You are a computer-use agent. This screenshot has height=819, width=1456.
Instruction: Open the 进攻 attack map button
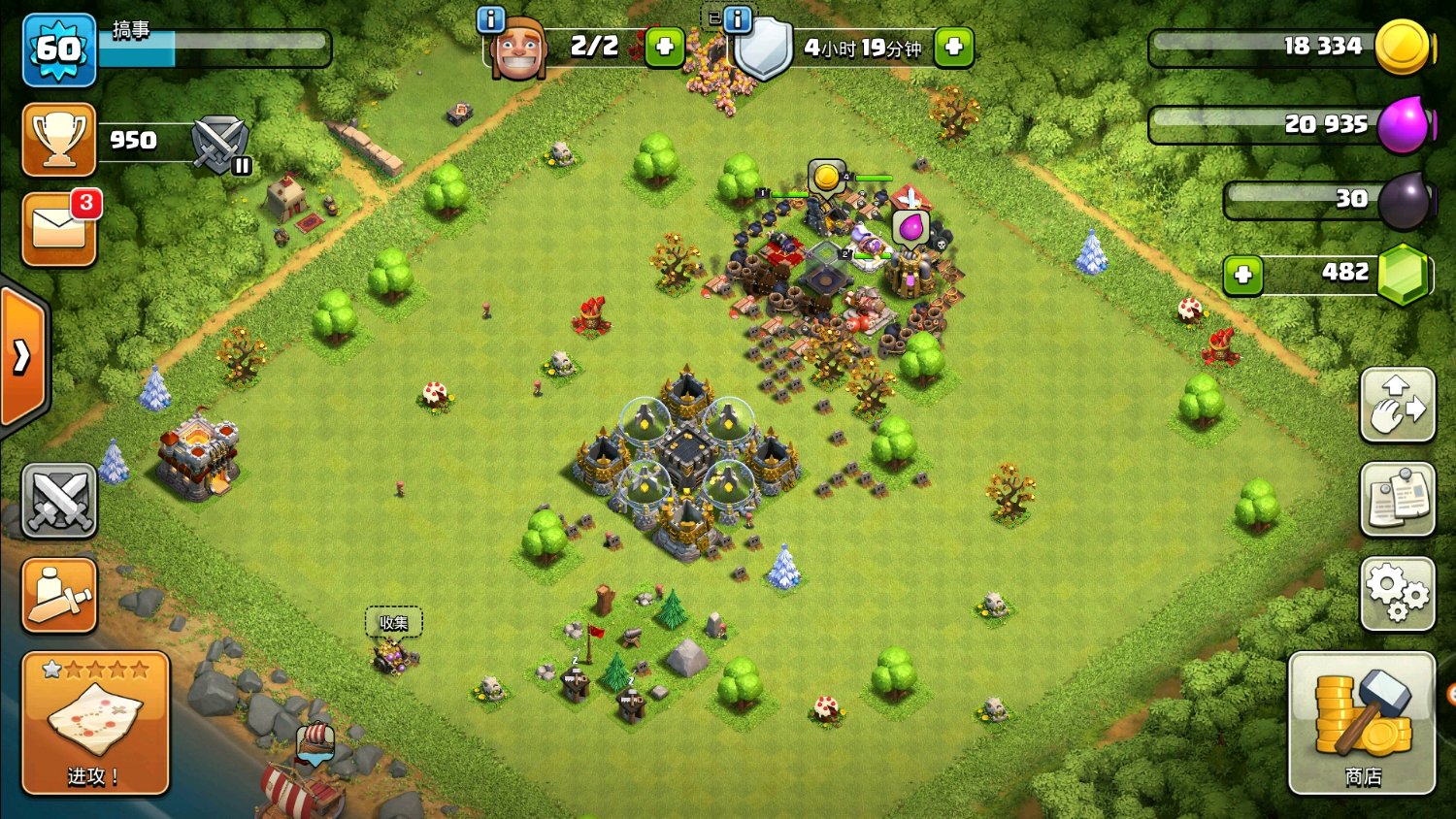pyautogui.click(x=95, y=723)
